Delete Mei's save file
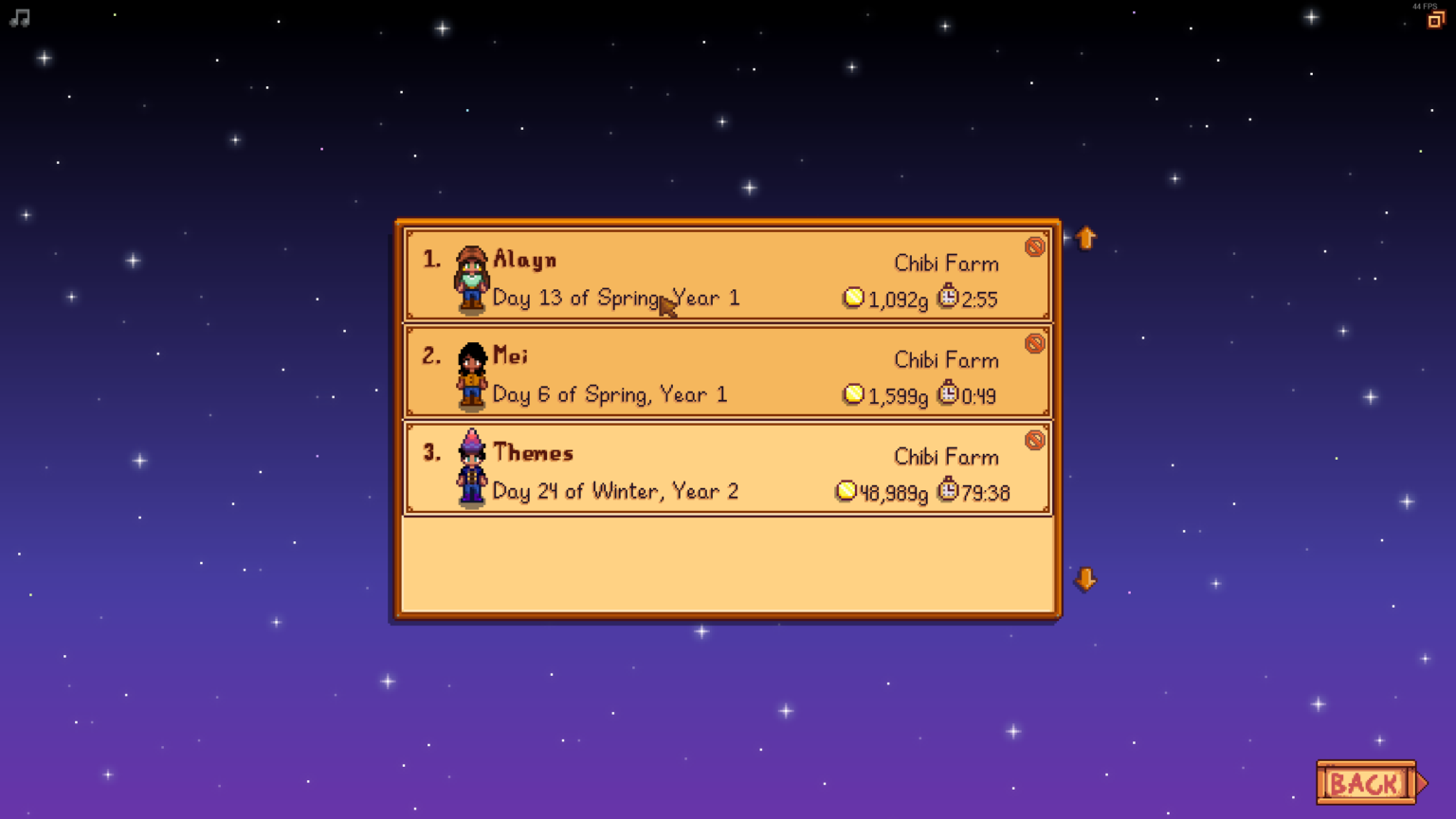 [x=1035, y=343]
